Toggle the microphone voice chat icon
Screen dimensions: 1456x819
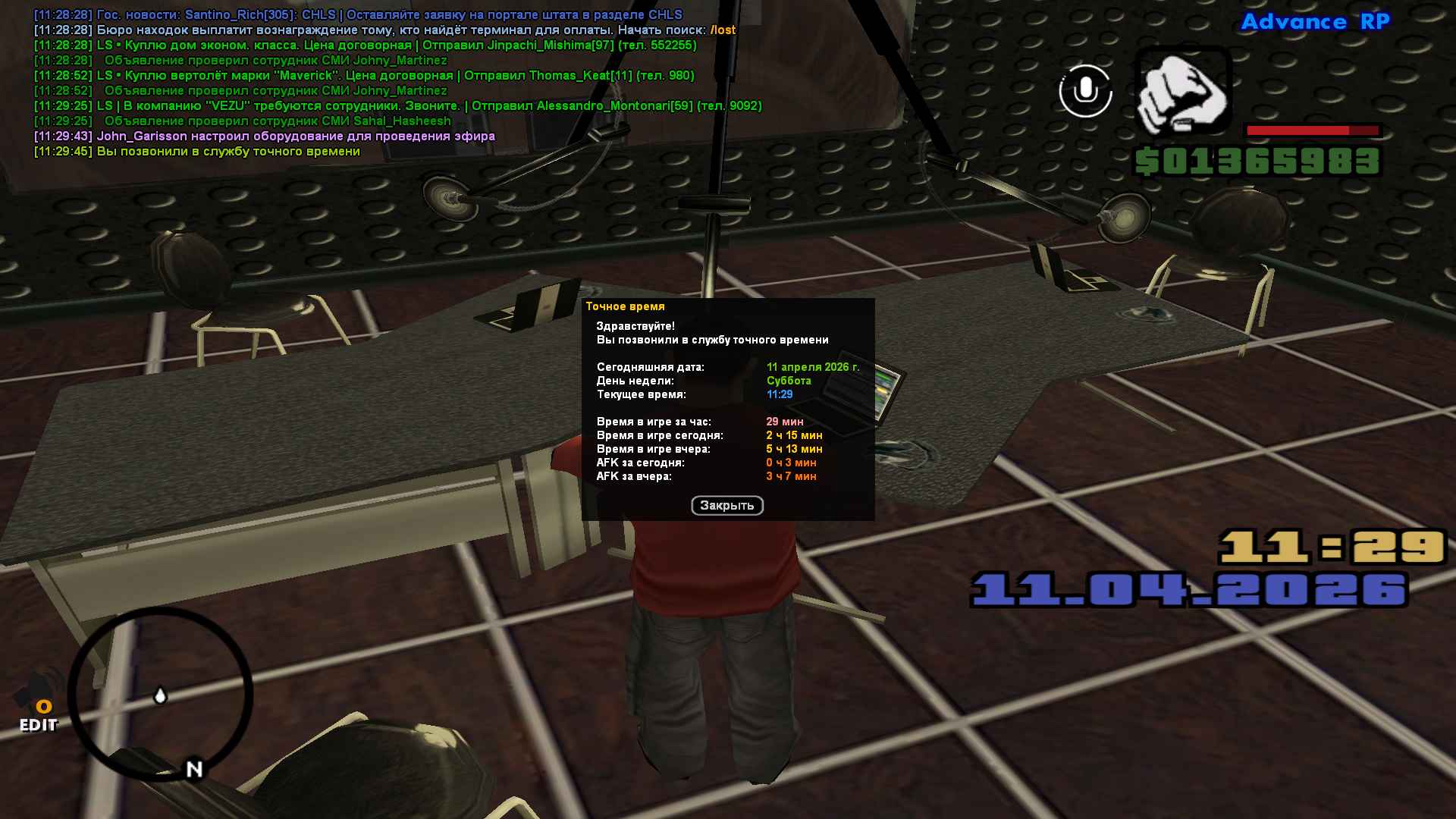(1085, 91)
